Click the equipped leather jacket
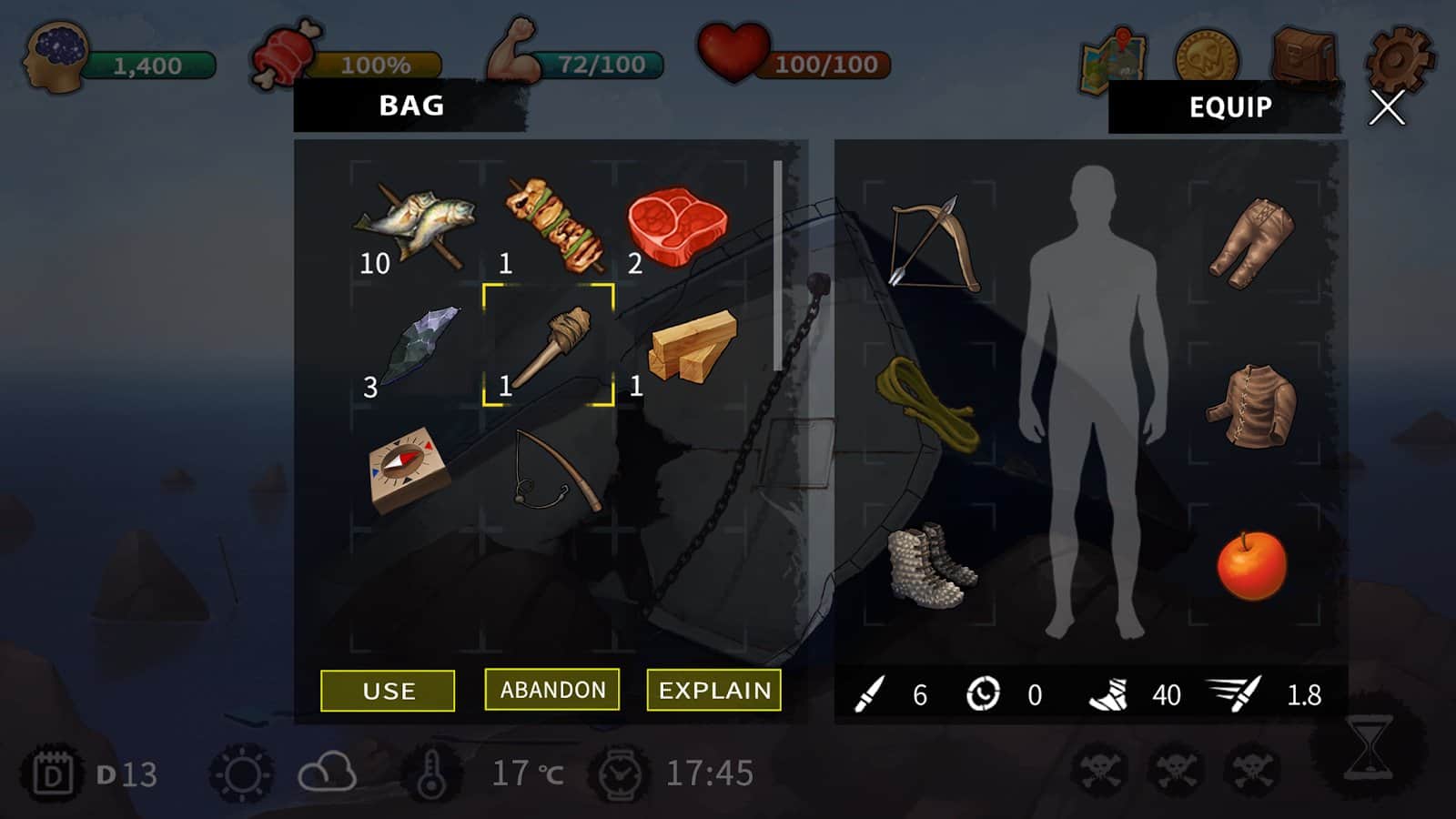The image size is (1456, 819). (1252, 405)
